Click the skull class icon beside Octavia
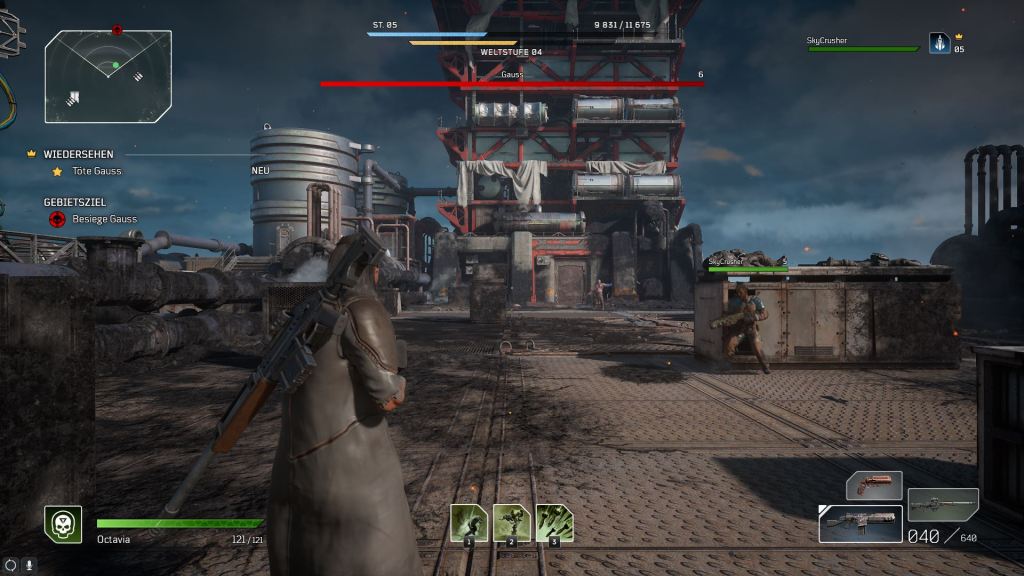Image resolution: width=1024 pixels, height=576 pixels. (62, 523)
